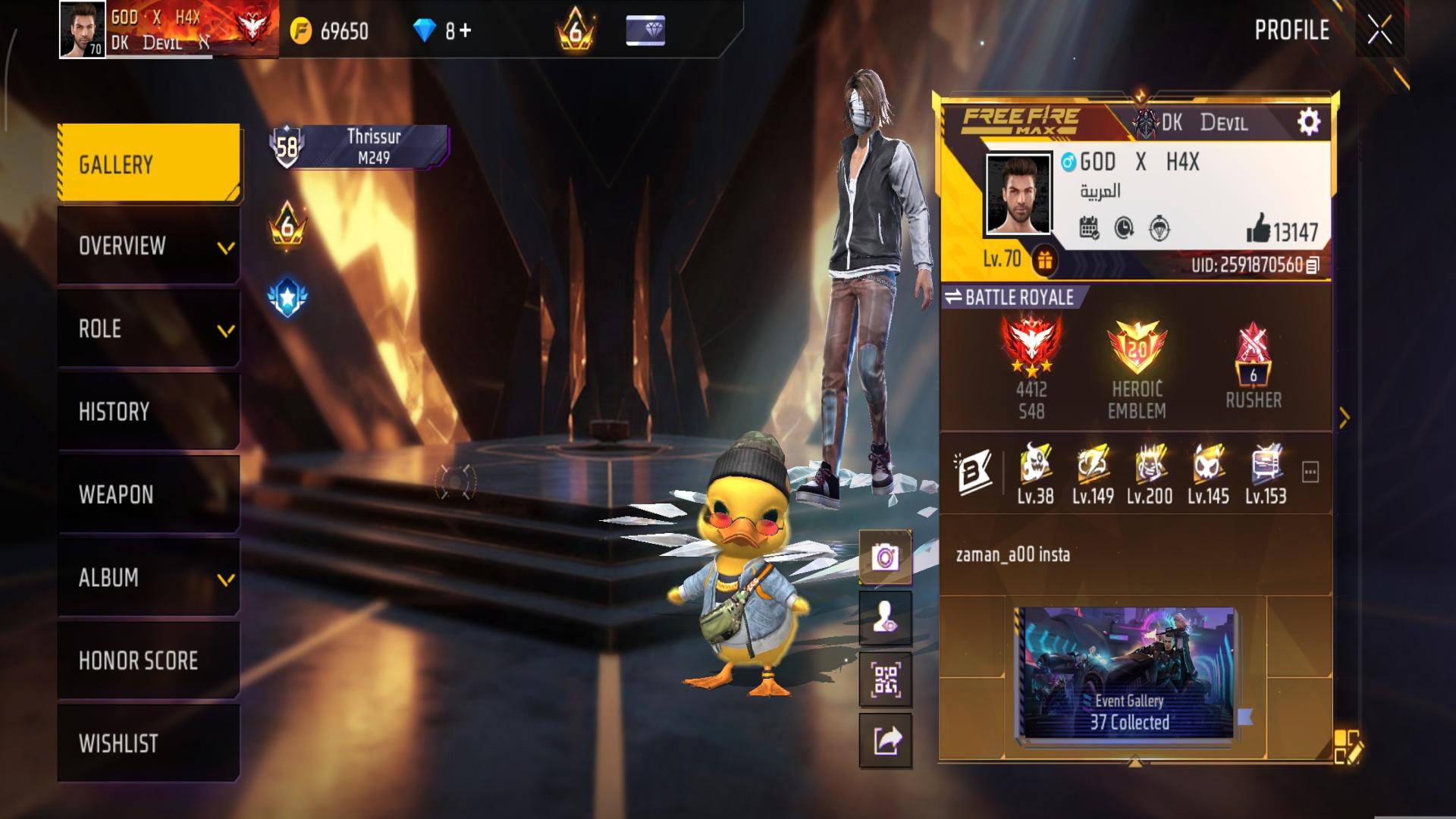The height and width of the screenshot is (819, 1456).
Task: Tap the camera screenshot button
Action: tap(885, 558)
